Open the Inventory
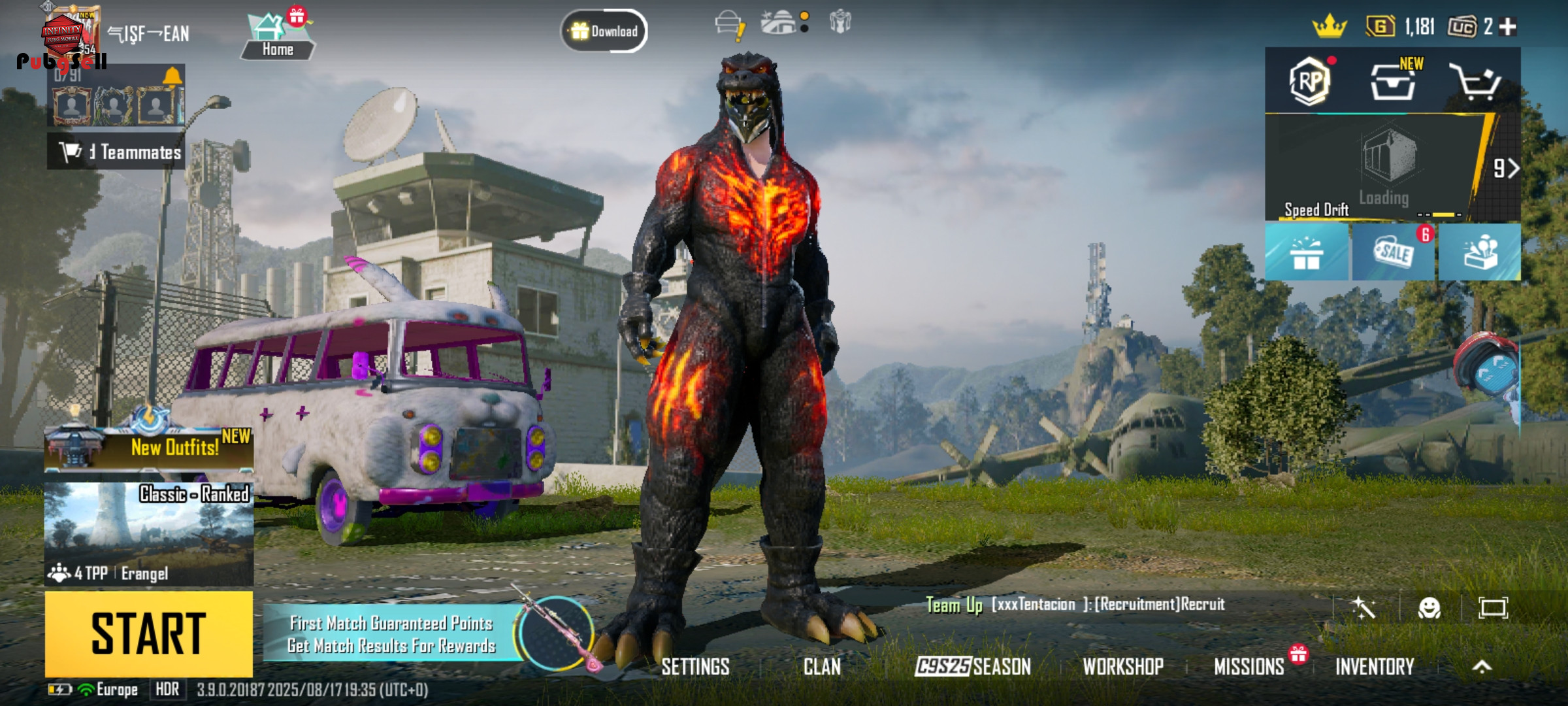1568x706 pixels. pos(1375,667)
